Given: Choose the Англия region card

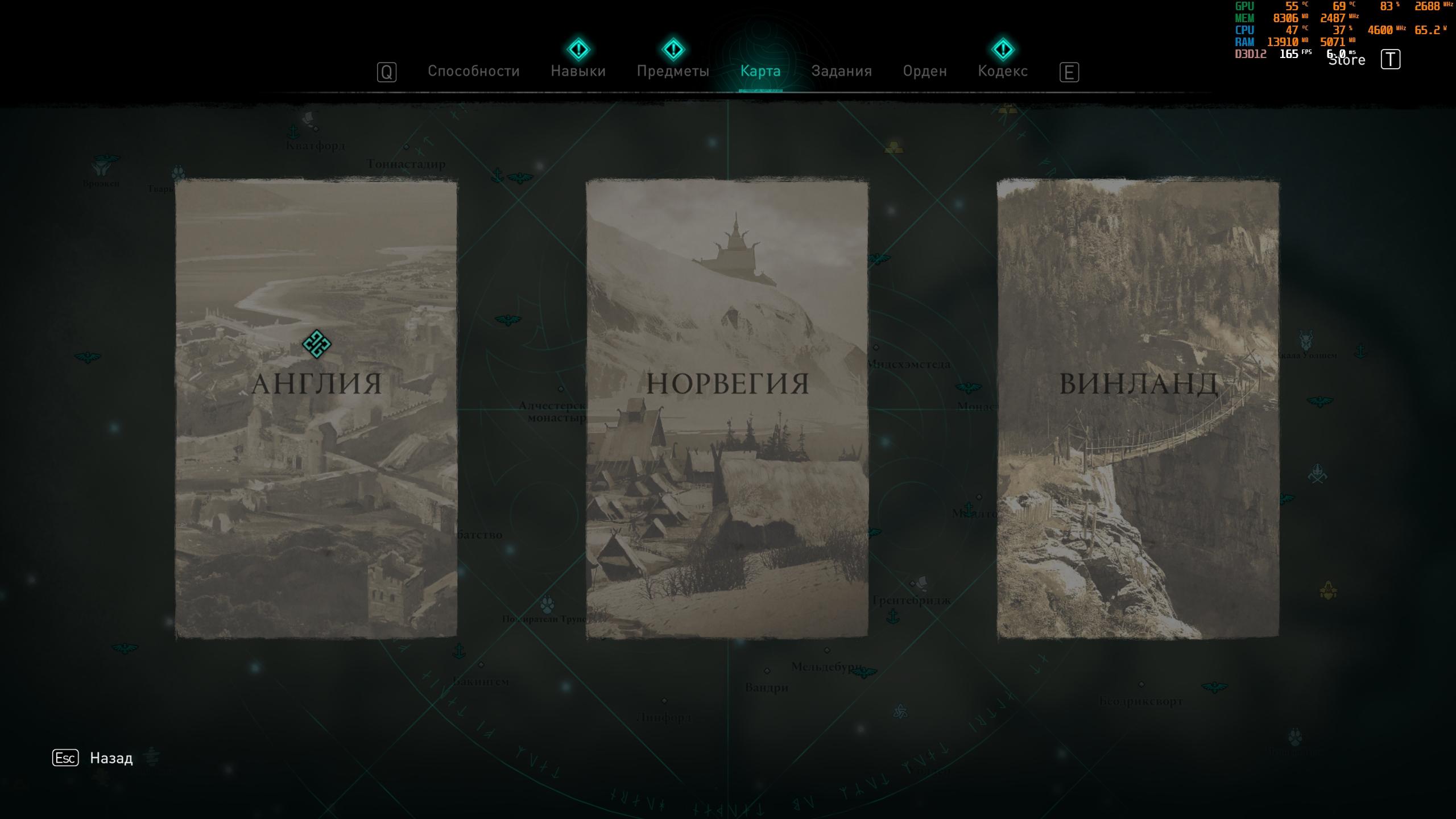Looking at the screenshot, I should point(316,408).
